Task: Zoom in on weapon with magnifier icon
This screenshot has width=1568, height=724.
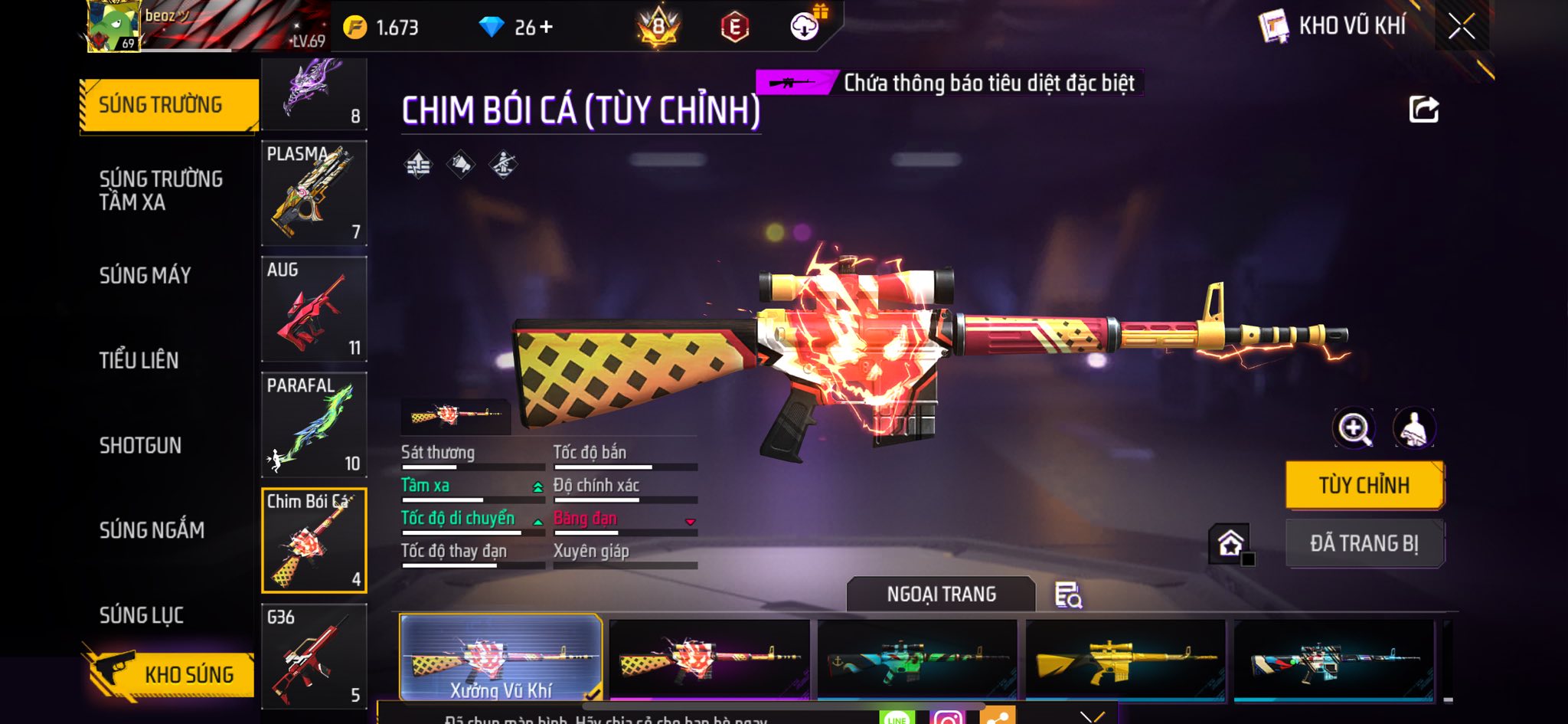Action: pos(1354,428)
